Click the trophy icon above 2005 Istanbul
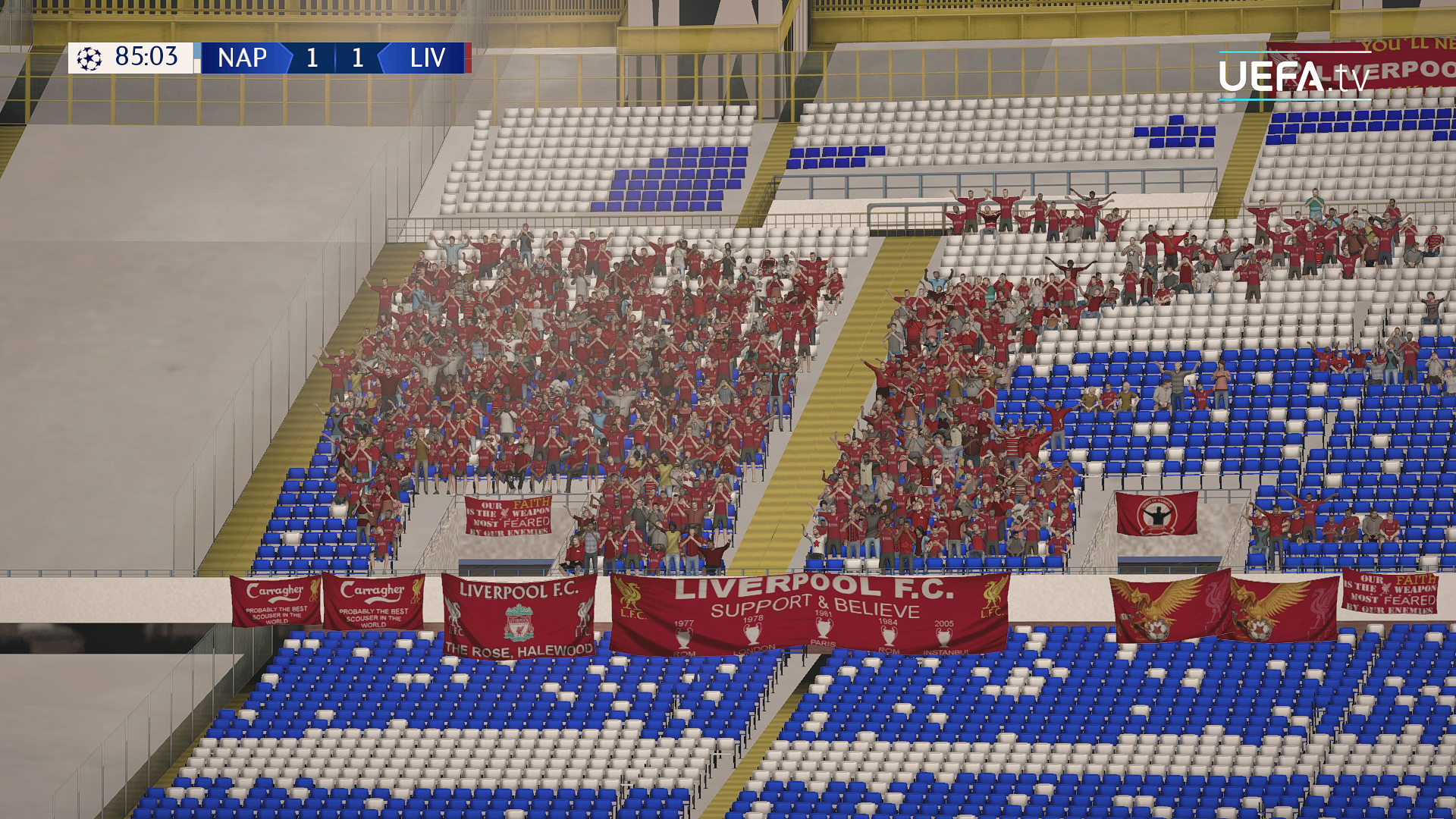This screenshot has height=819, width=1456. click(943, 635)
